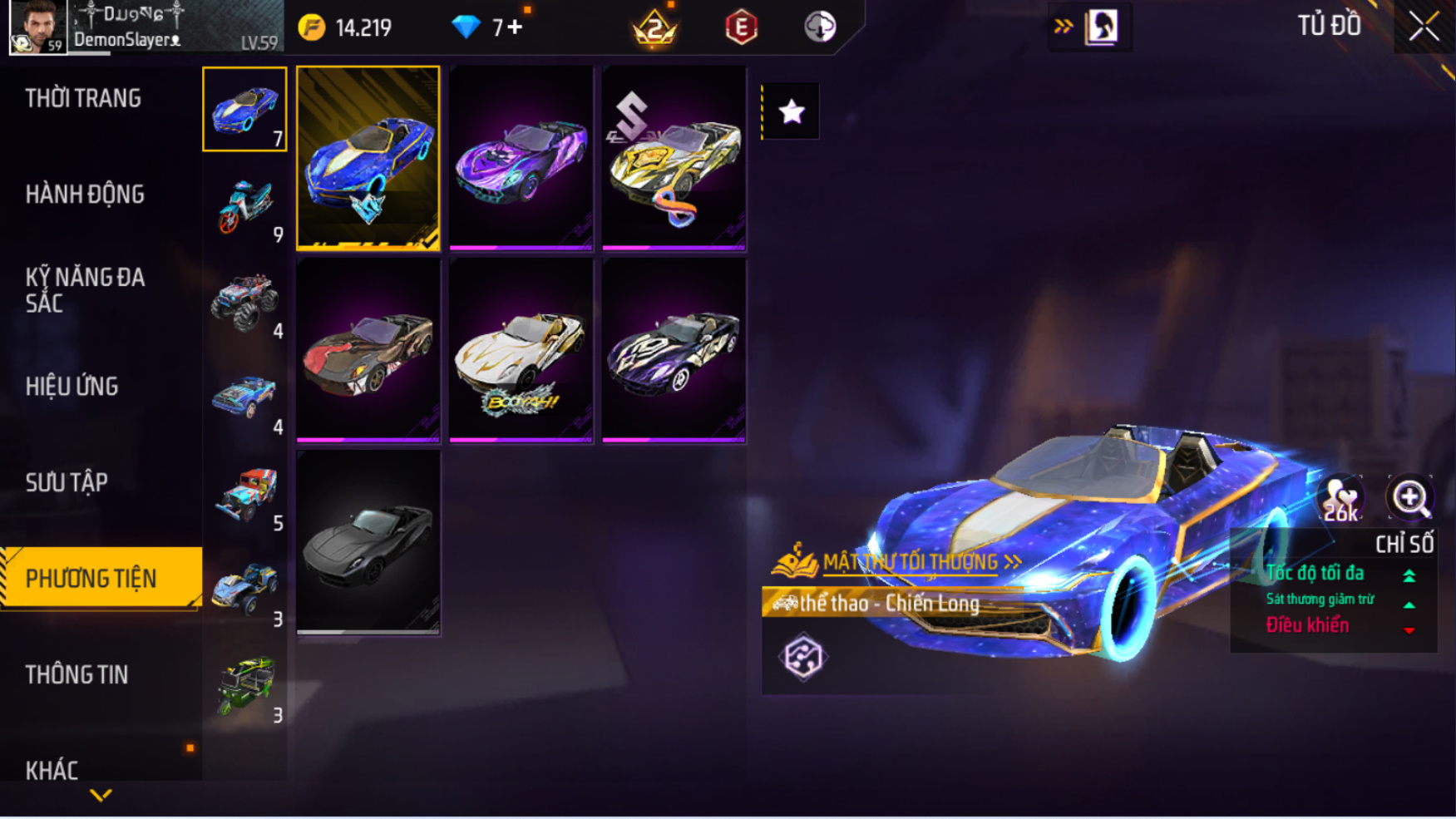Show the Thông Tin category

click(77, 674)
